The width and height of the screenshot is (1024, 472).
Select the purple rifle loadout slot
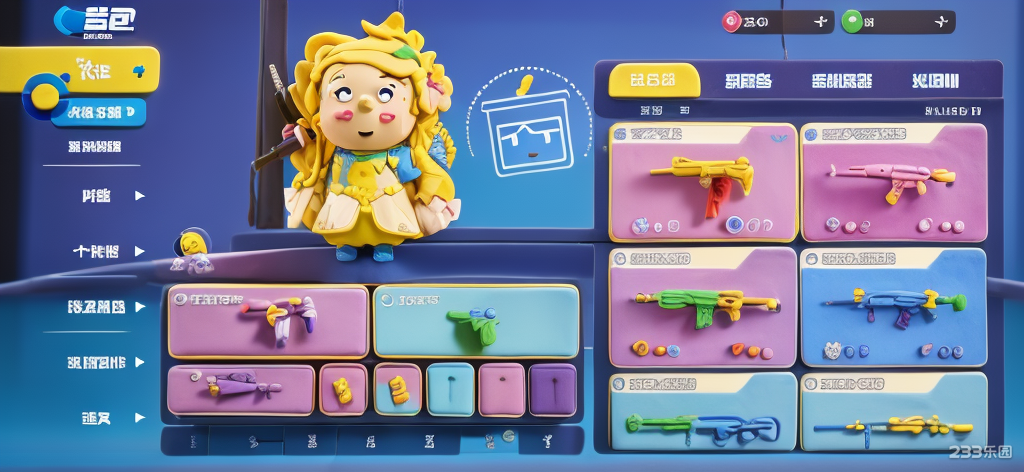[240, 389]
